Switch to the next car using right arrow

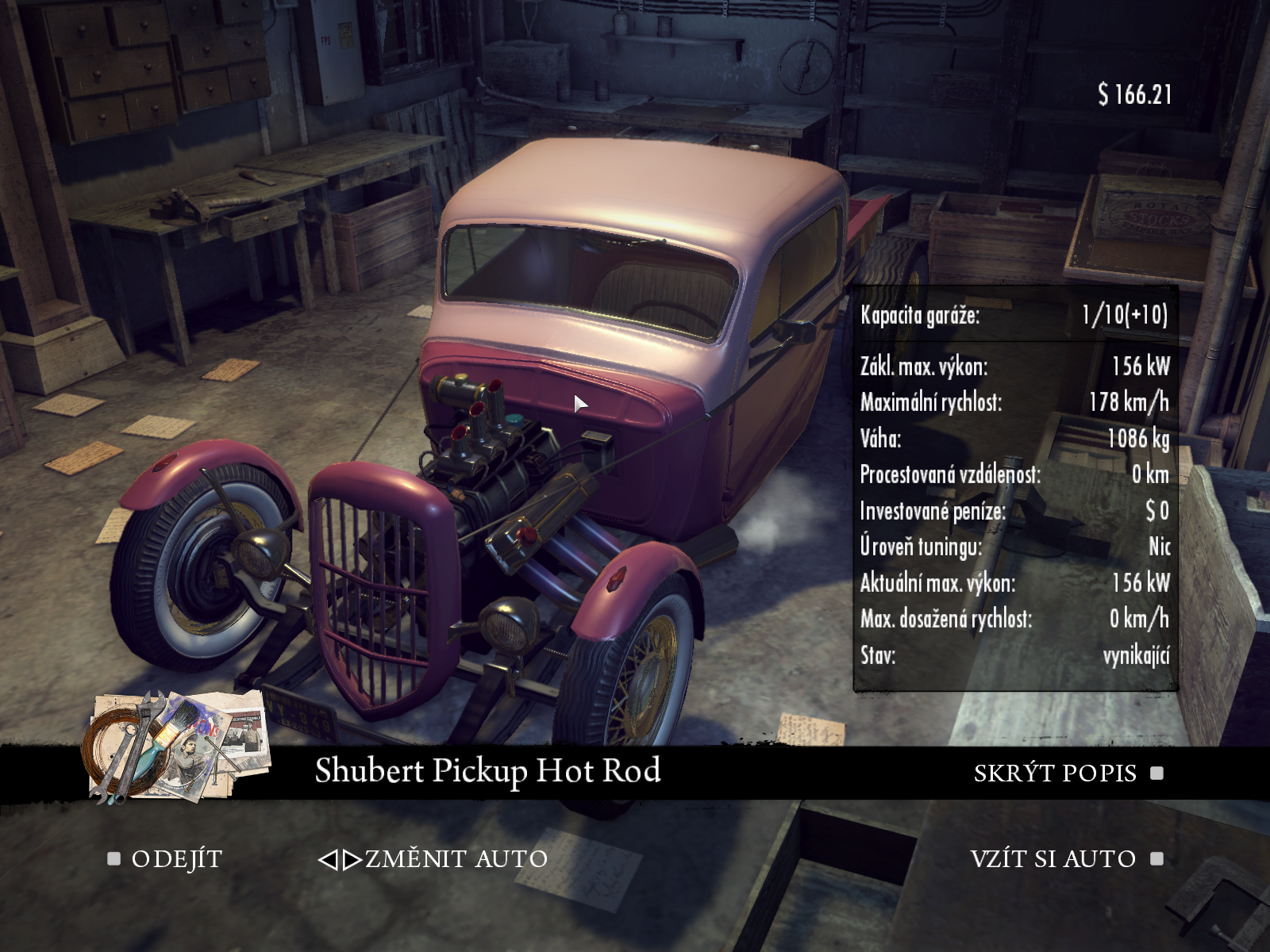point(353,860)
